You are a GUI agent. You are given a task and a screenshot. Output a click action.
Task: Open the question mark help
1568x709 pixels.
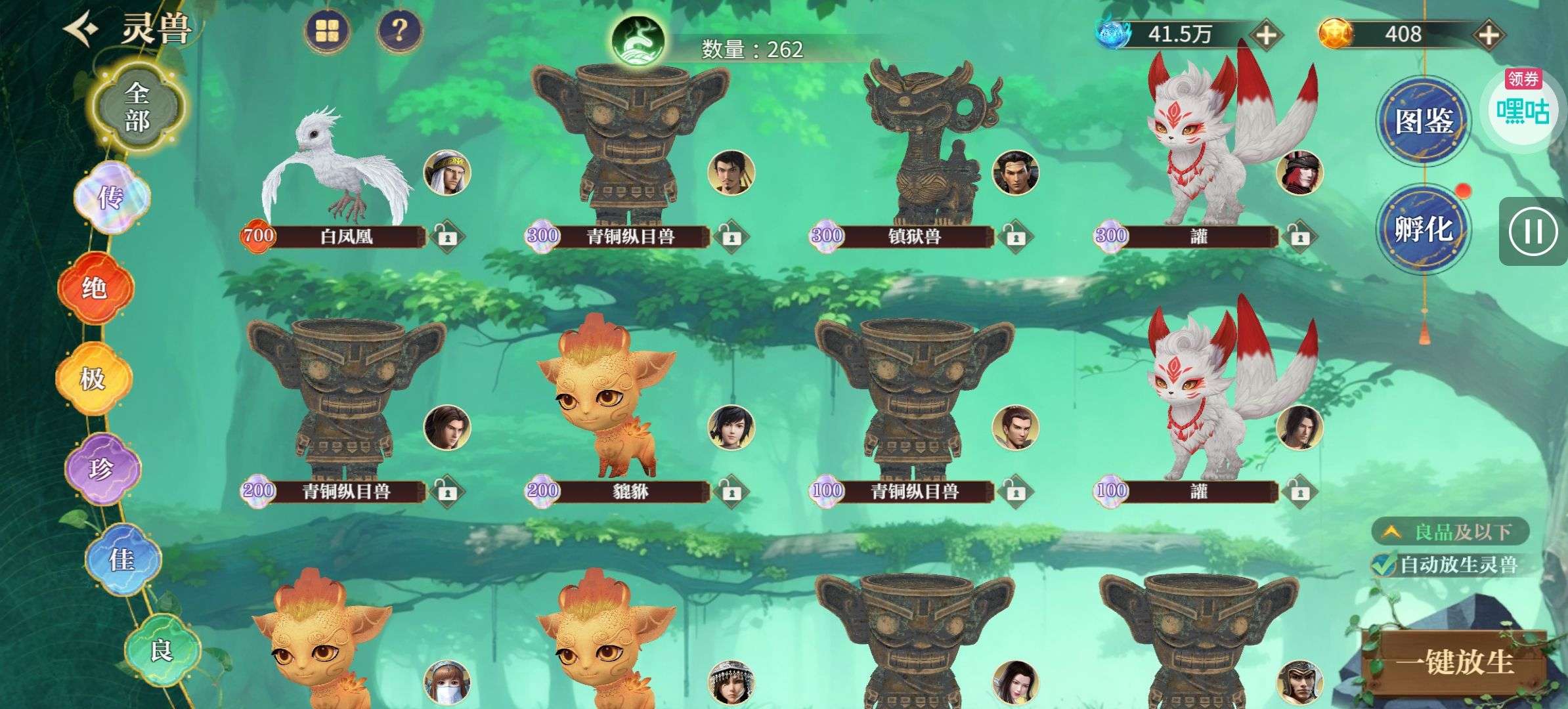(399, 30)
